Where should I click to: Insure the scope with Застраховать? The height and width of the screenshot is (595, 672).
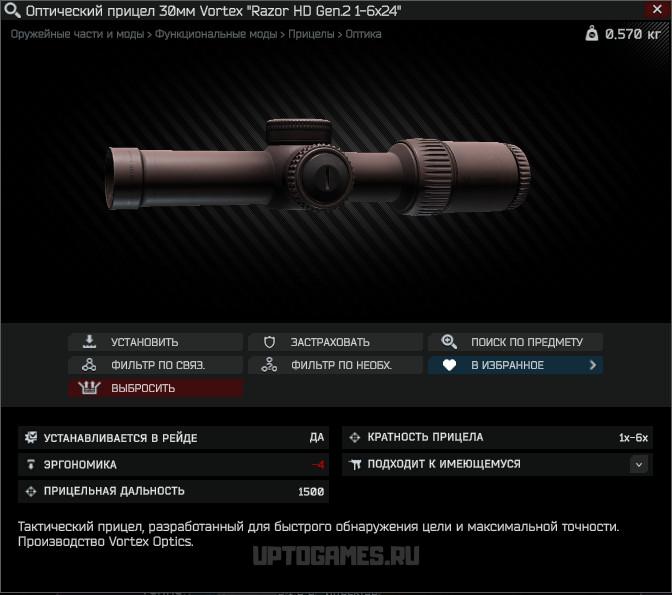[x=335, y=342]
